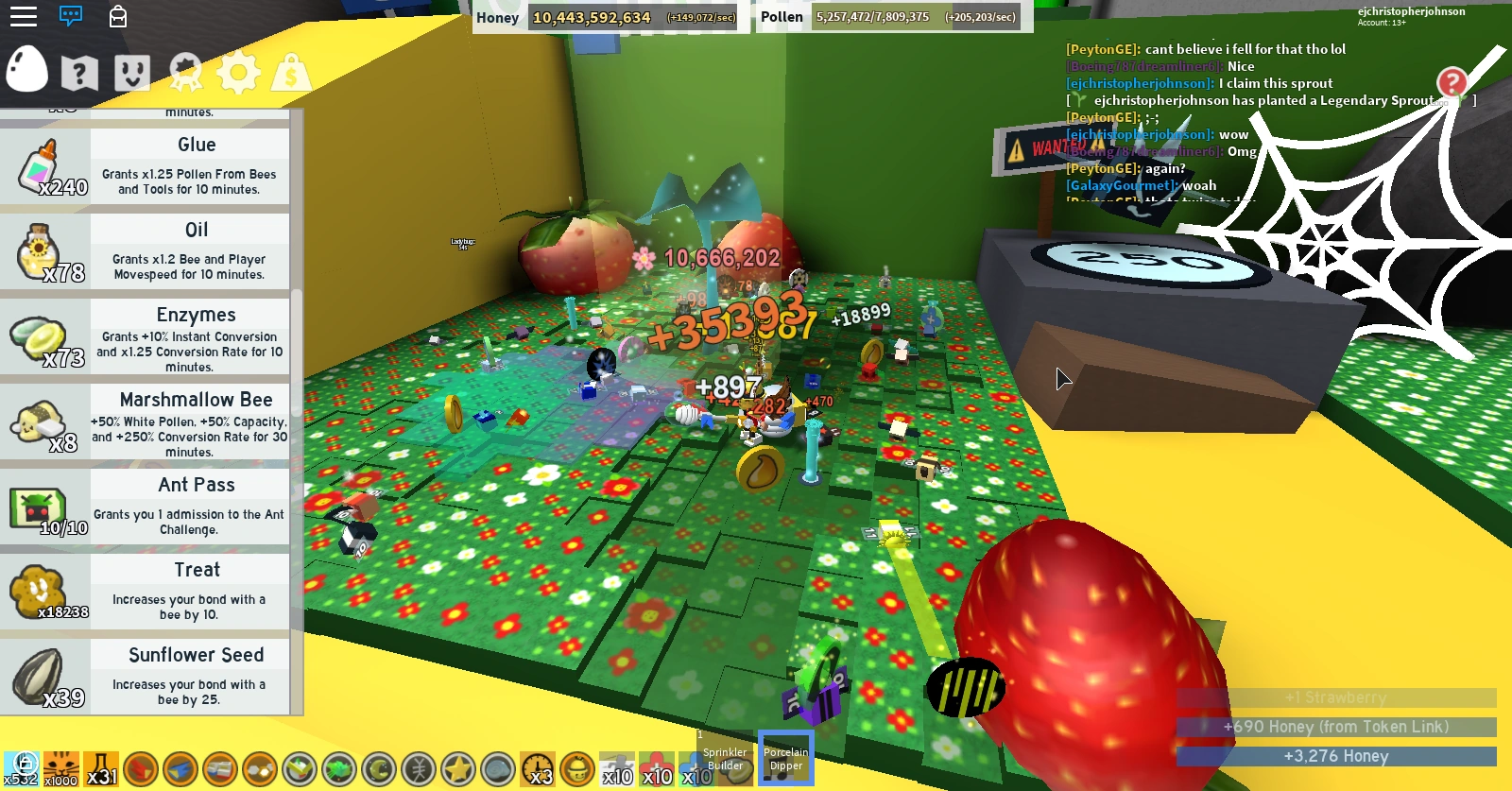
Task: Open the badges ribbon icon
Action: tap(185, 72)
